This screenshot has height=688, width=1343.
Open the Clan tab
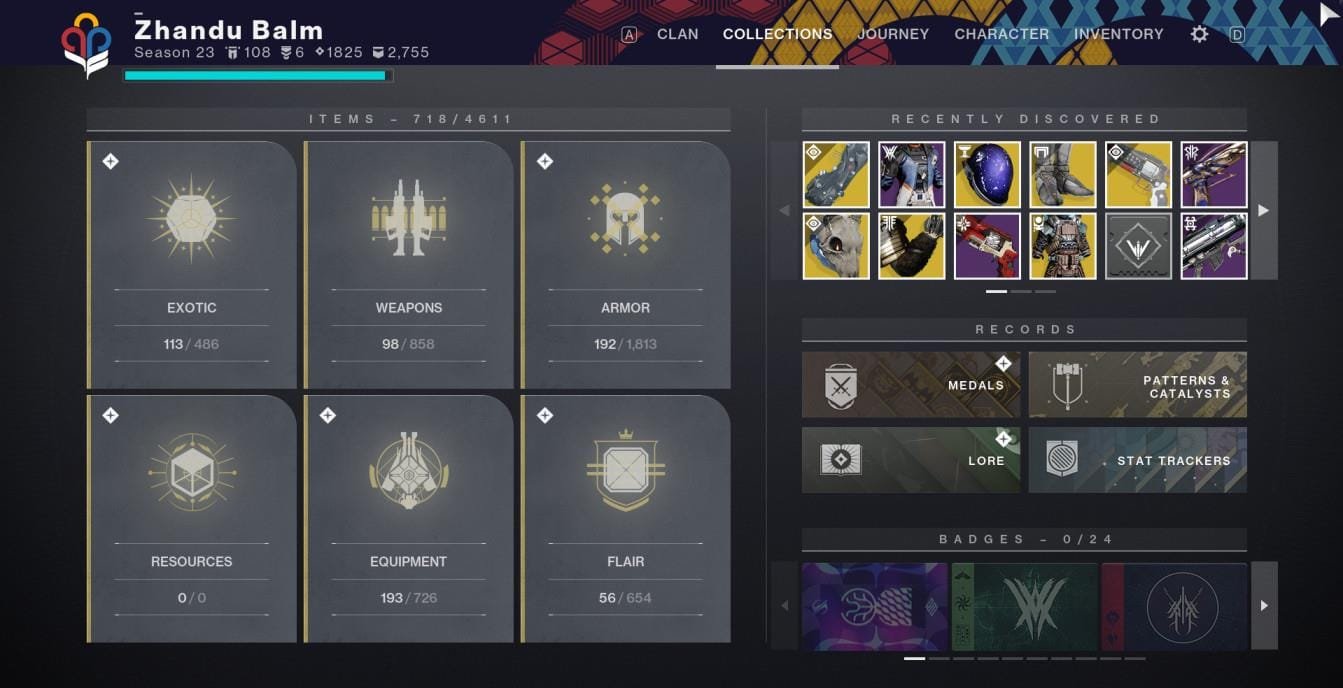click(677, 34)
